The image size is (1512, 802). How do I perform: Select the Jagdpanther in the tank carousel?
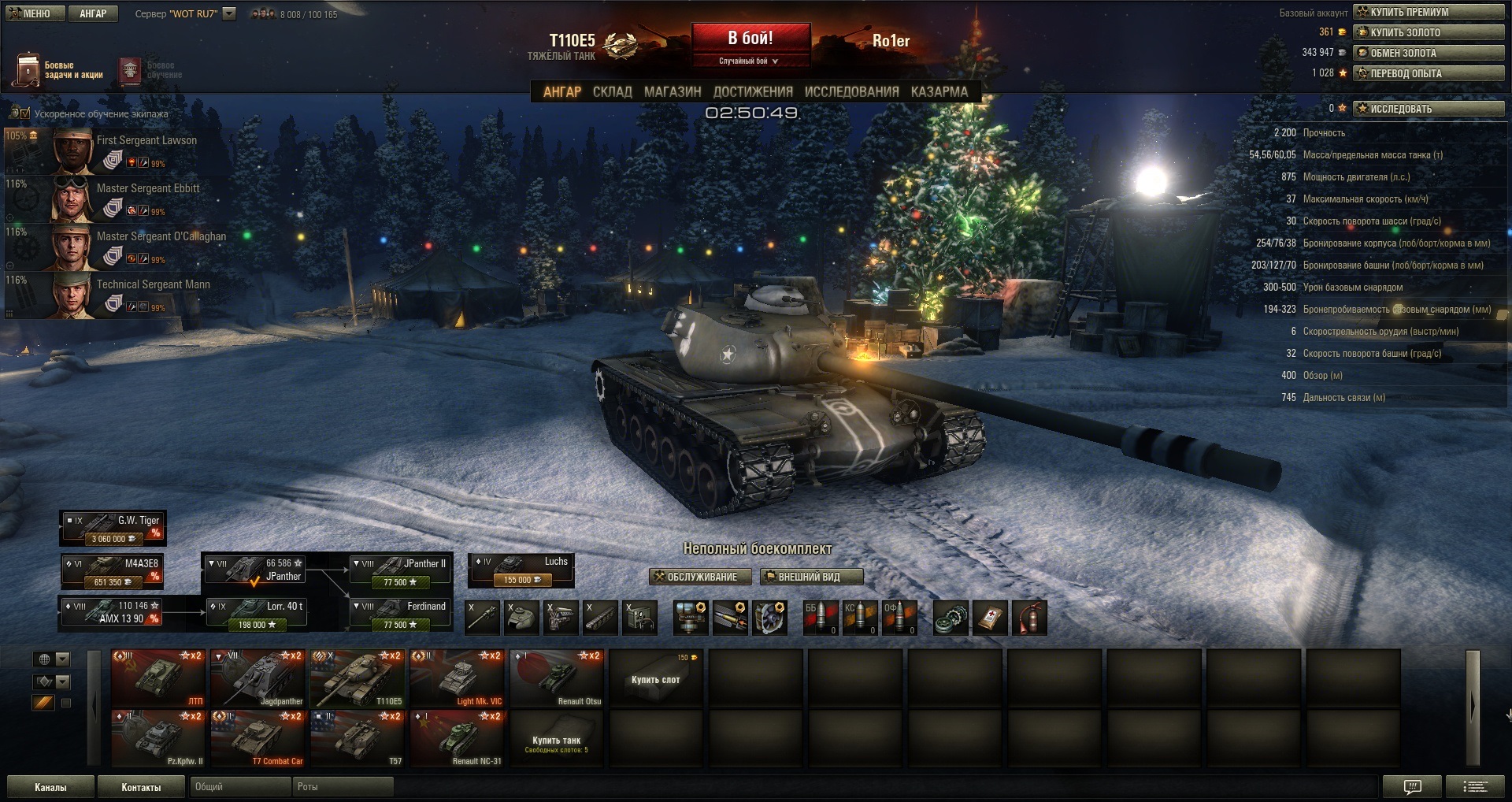tap(258, 678)
